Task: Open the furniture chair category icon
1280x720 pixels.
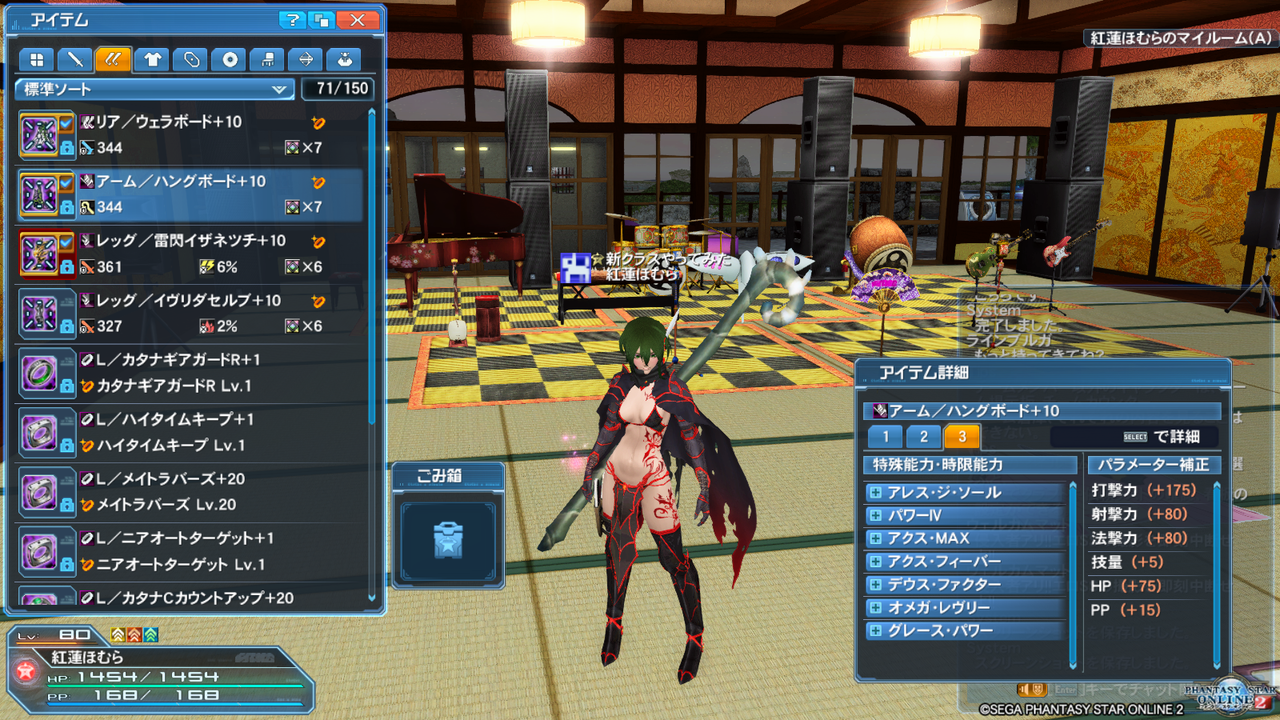Action: [268, 59]
